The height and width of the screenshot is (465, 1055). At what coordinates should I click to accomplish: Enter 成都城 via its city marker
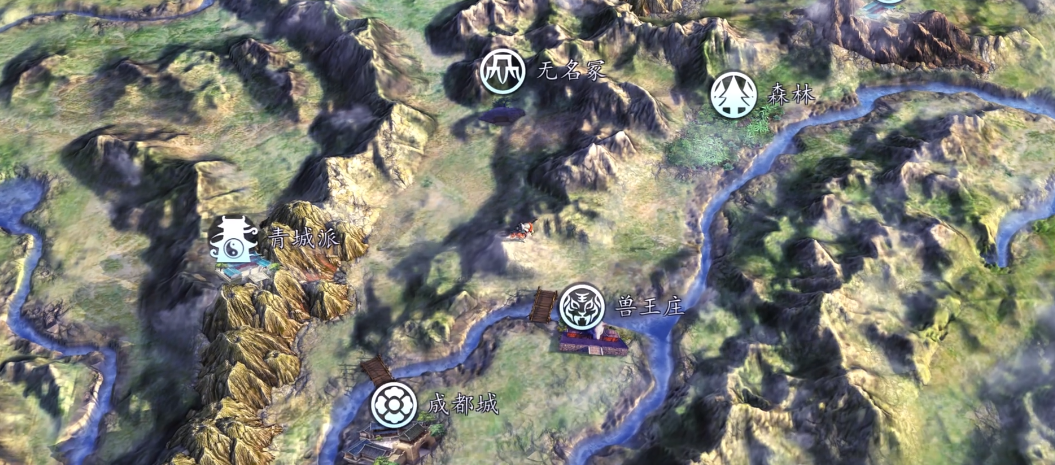click(393, 405)
